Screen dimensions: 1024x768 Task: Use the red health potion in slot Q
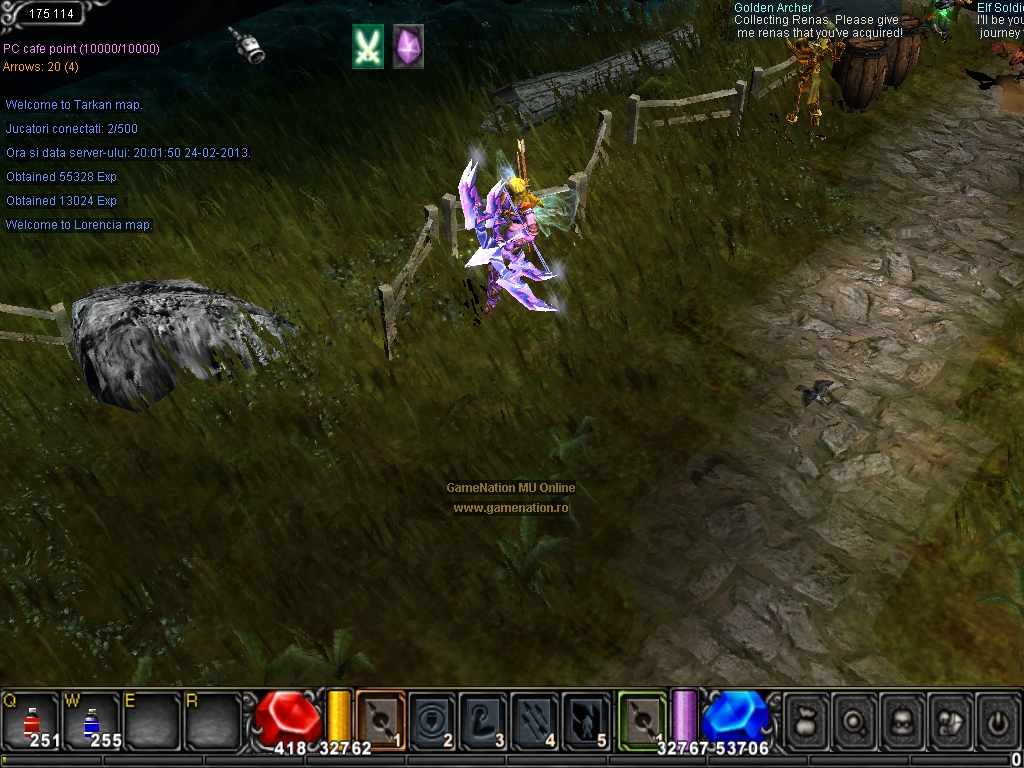pos(31,720)
